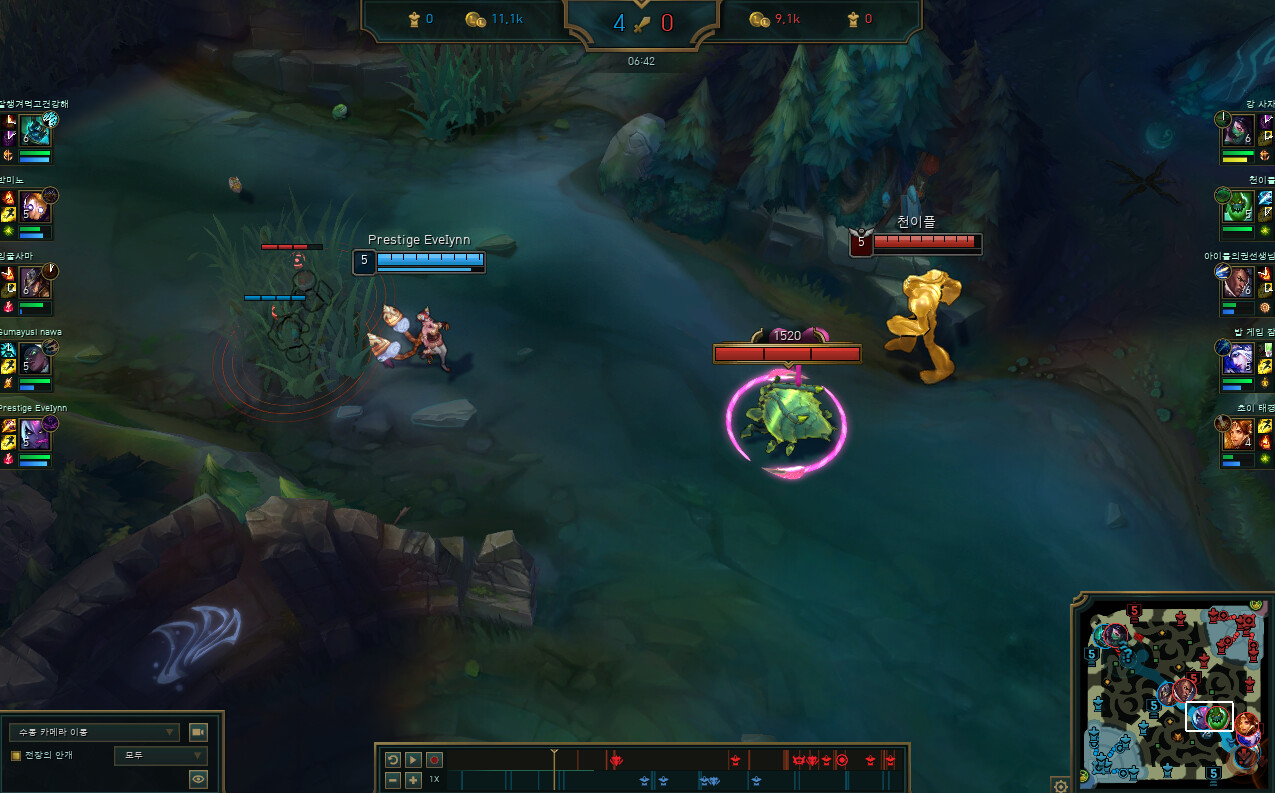Image resolution: width=1275 pixels, height=793 pixels.
Task: Jump to the red circular objective marker on timeline
Action: coord(842,760)
